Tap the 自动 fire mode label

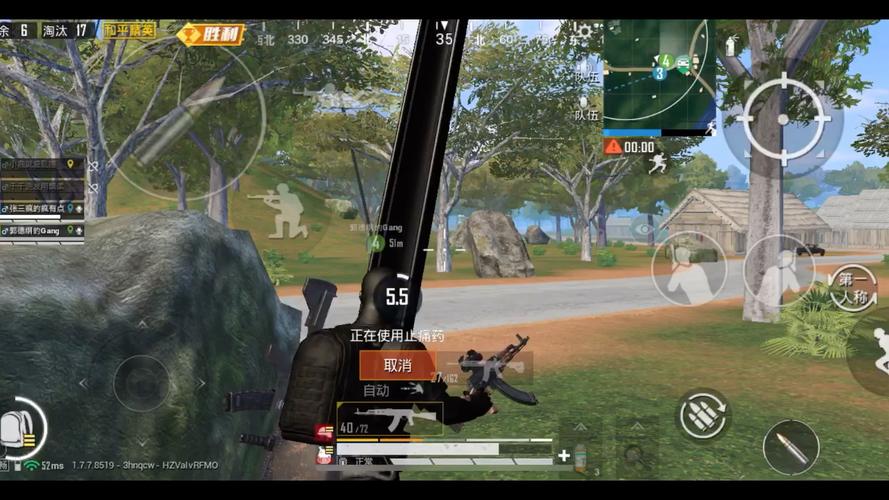click(x=376, y=390)
